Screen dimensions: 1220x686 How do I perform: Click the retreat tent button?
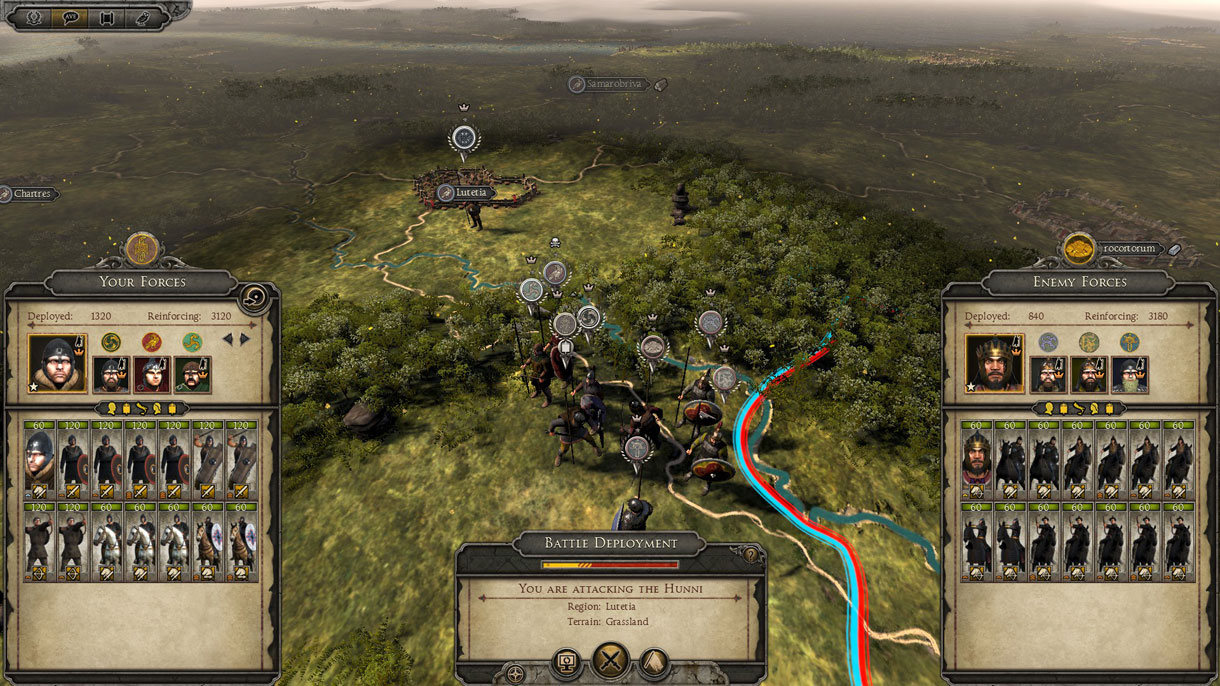click(x=654, y=661)
